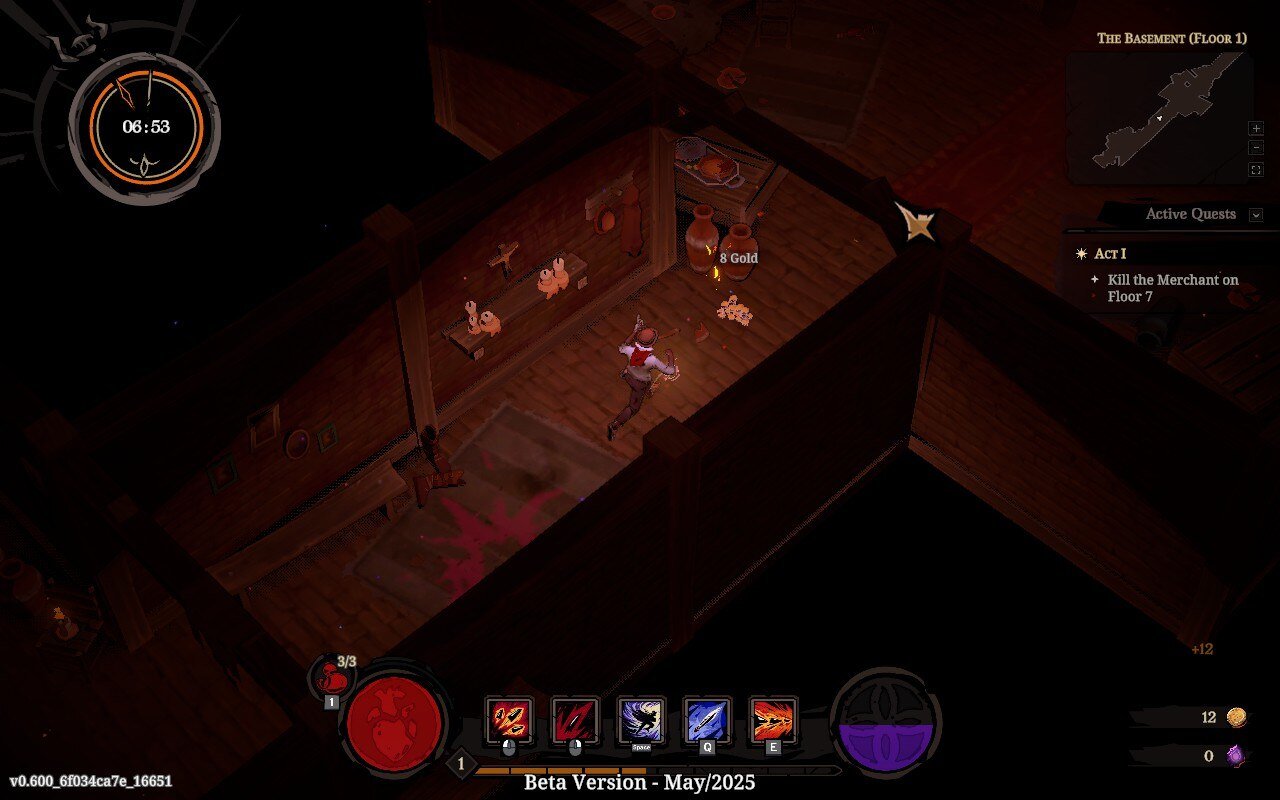
Task: Select the Kill the Merchant on Floor 7 quest
Action: [x=1177, y=288]
